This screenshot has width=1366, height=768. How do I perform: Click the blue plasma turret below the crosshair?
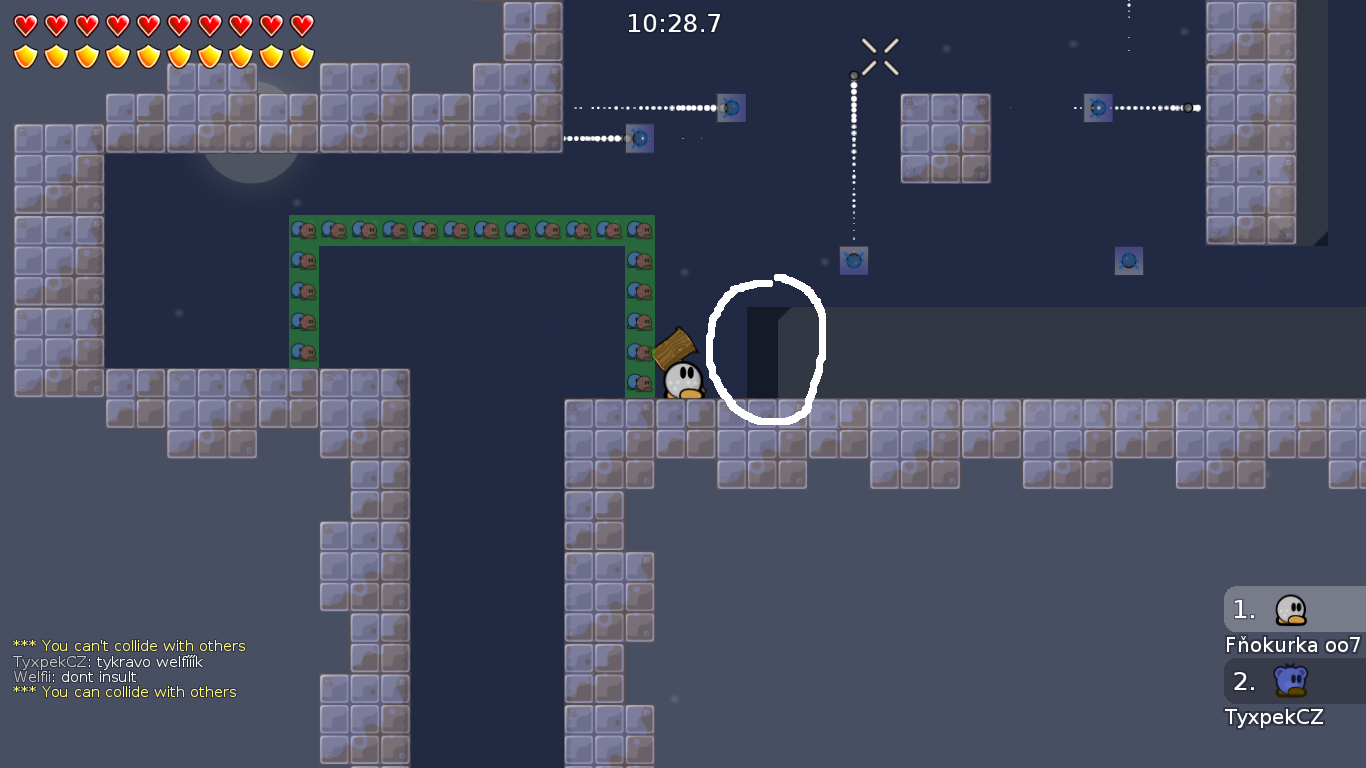pos(853,260)
